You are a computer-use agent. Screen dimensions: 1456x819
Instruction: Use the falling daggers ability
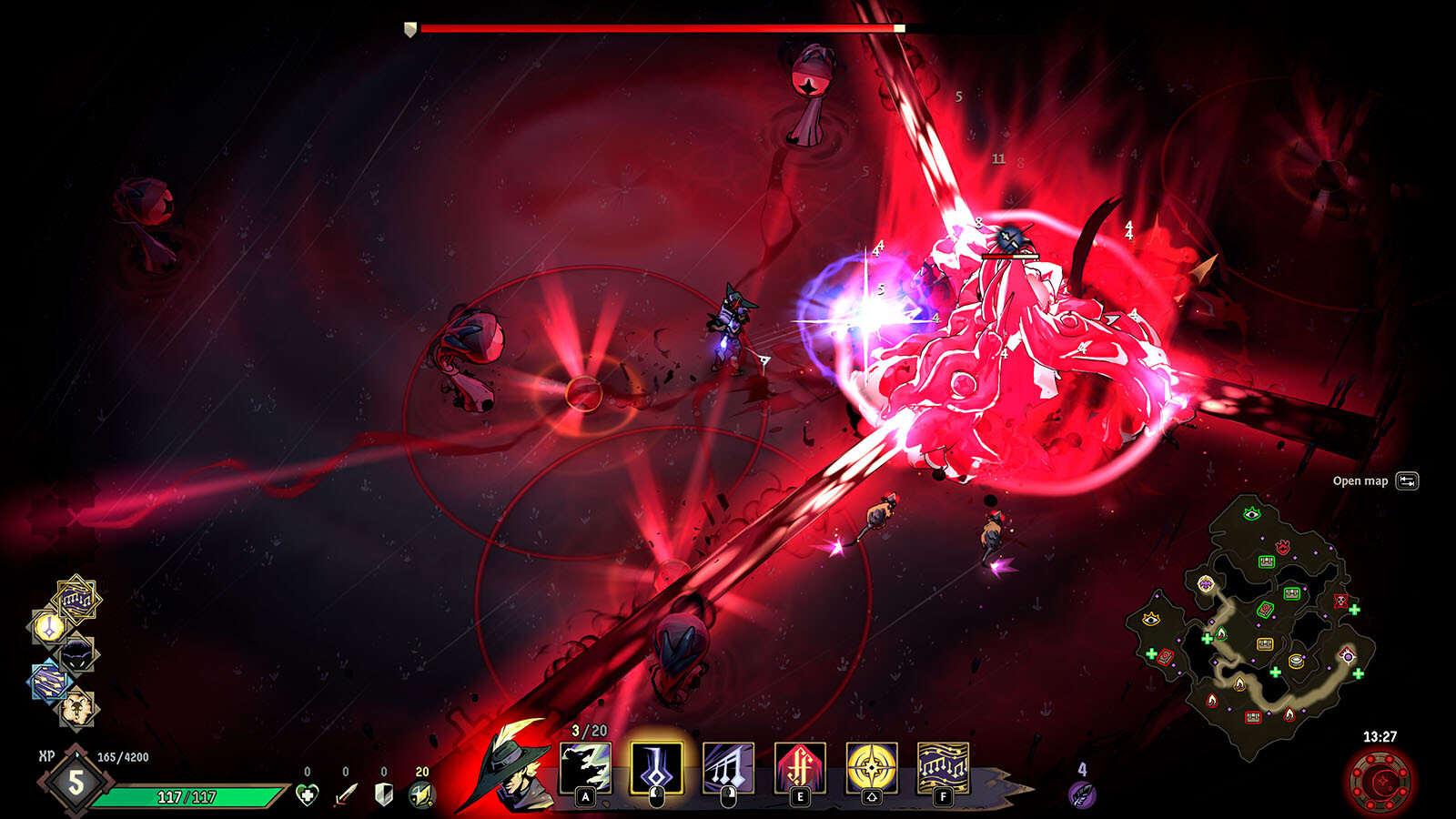[728, 768]
